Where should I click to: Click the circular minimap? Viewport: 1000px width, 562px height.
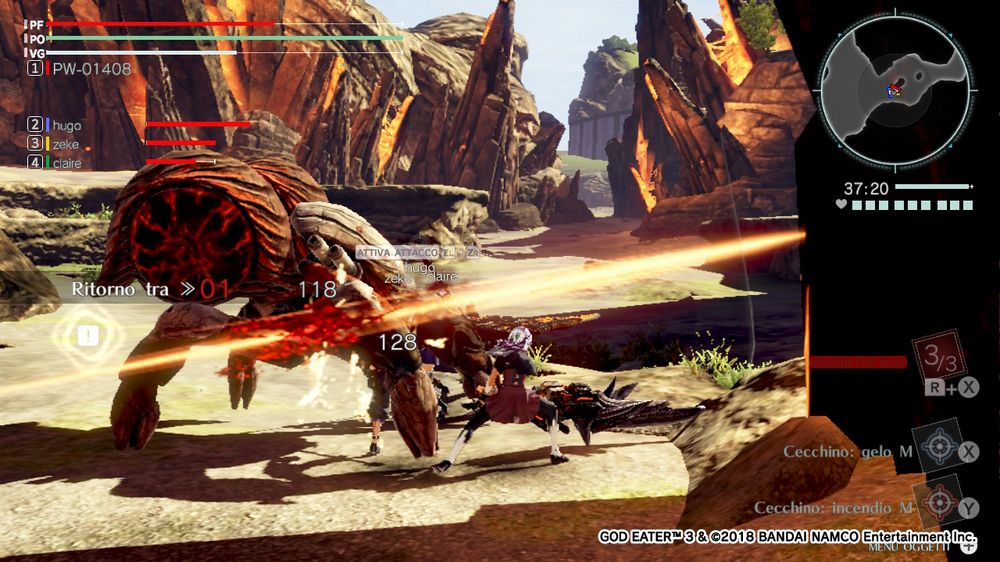coord(894,90)
